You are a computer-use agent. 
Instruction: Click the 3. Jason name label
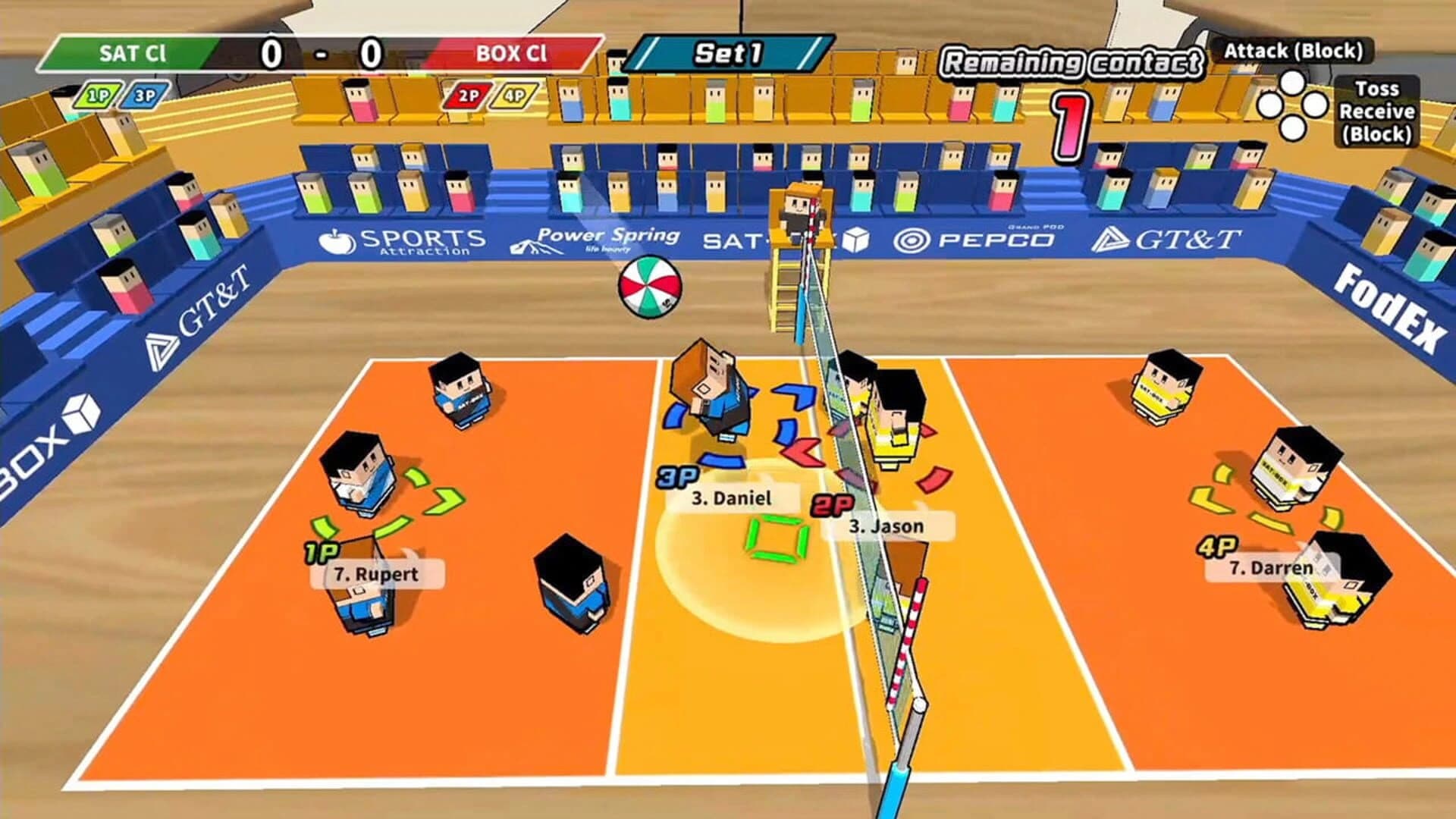tap(884, 525)
